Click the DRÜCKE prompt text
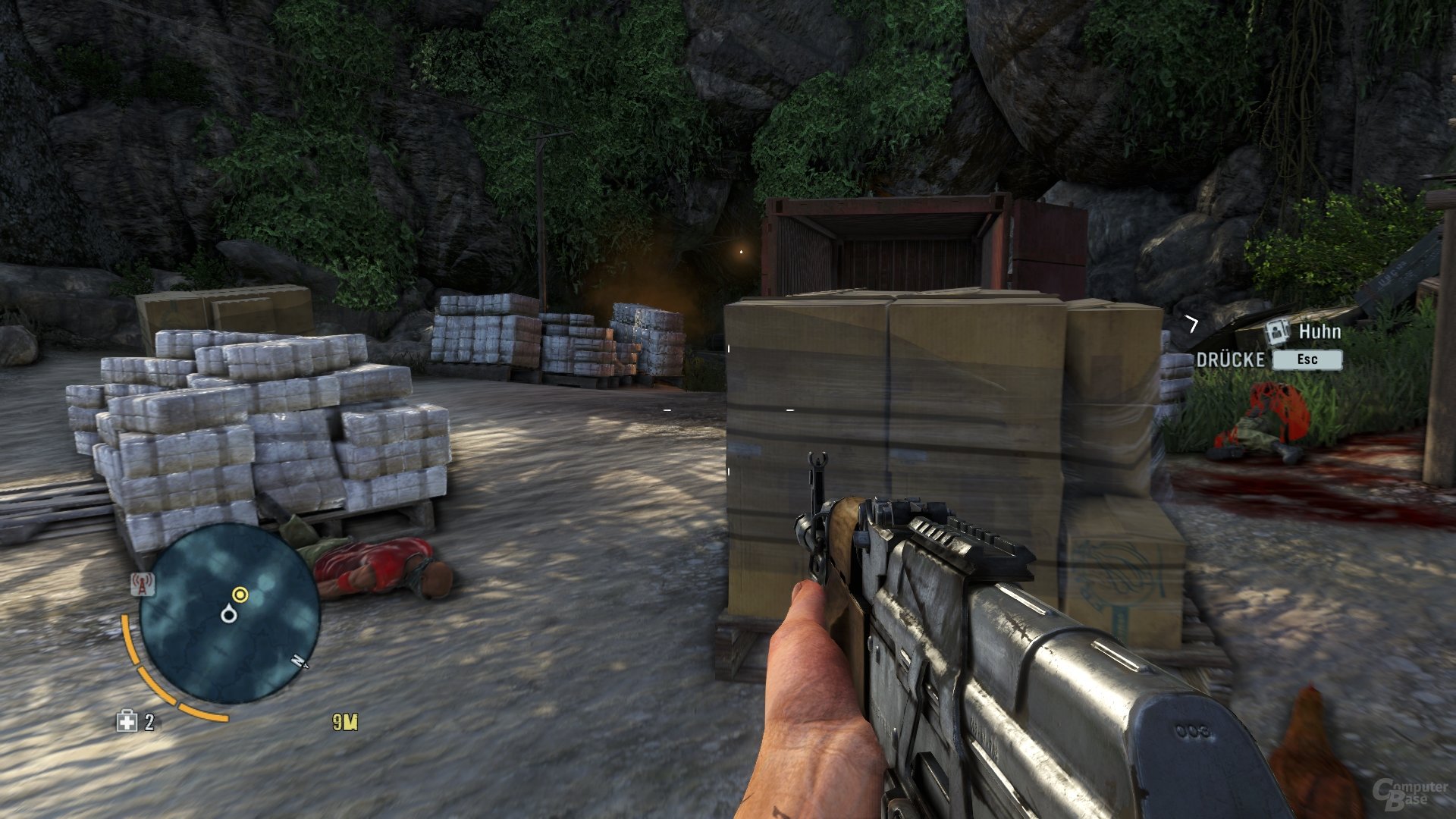The height and width of the screenshot is (819, 1456). [x=1229, y=358]
